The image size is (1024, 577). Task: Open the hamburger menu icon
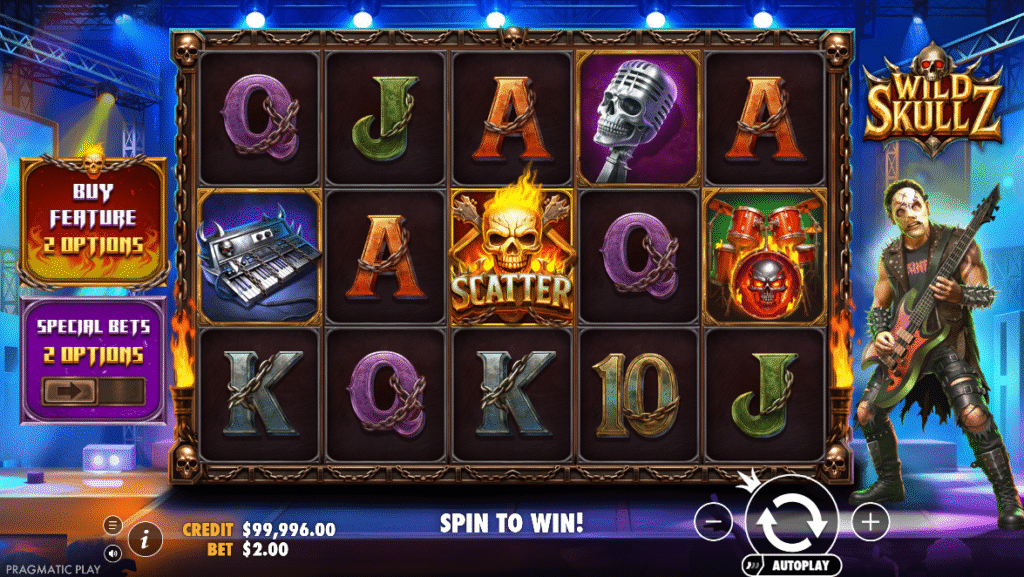click(113, 525)
